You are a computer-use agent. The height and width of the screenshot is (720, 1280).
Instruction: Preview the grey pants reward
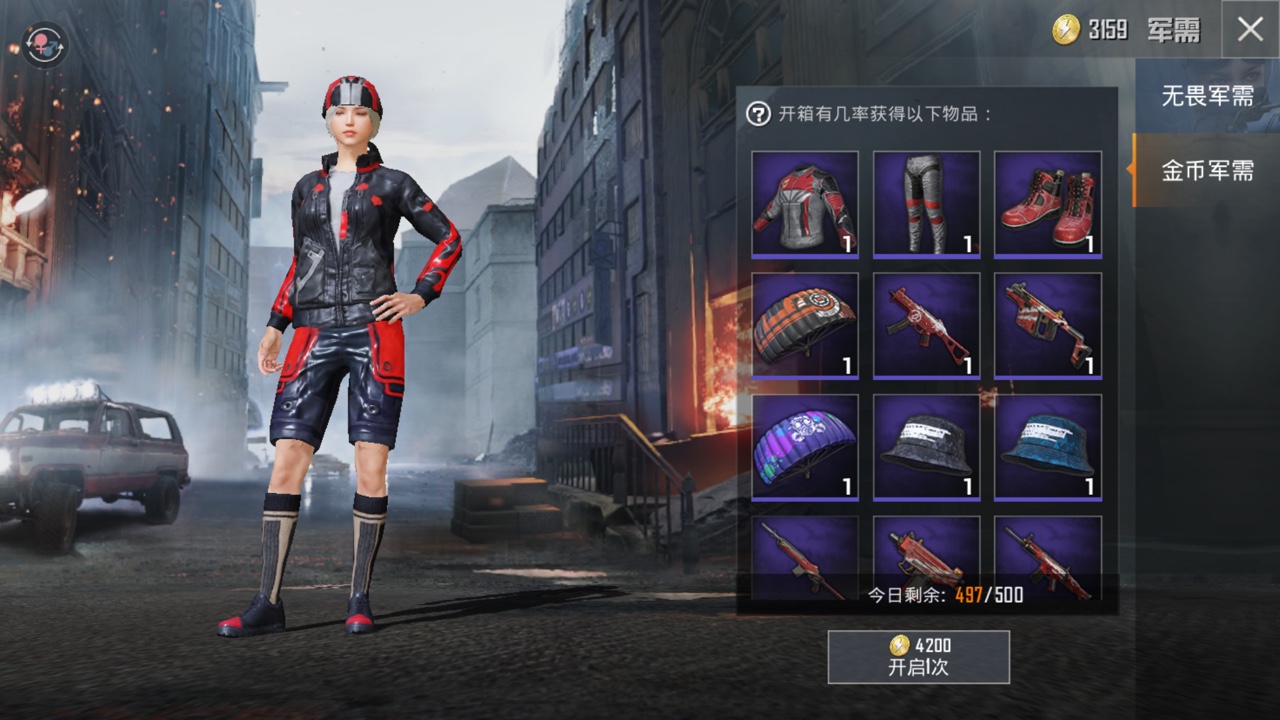(x=926, y=204)
